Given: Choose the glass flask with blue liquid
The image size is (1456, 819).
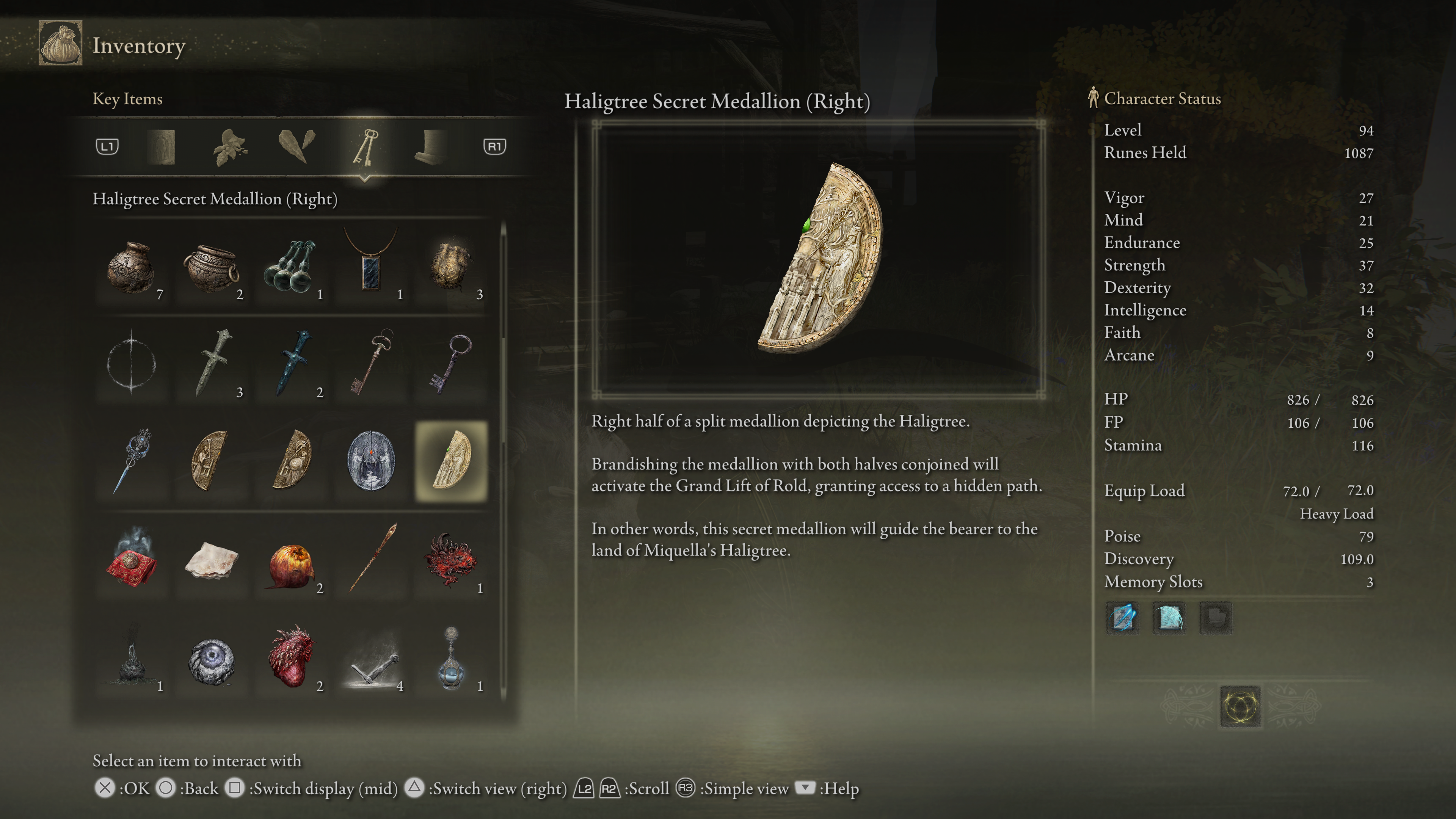Looking at the screenshot, I should 451,658.
